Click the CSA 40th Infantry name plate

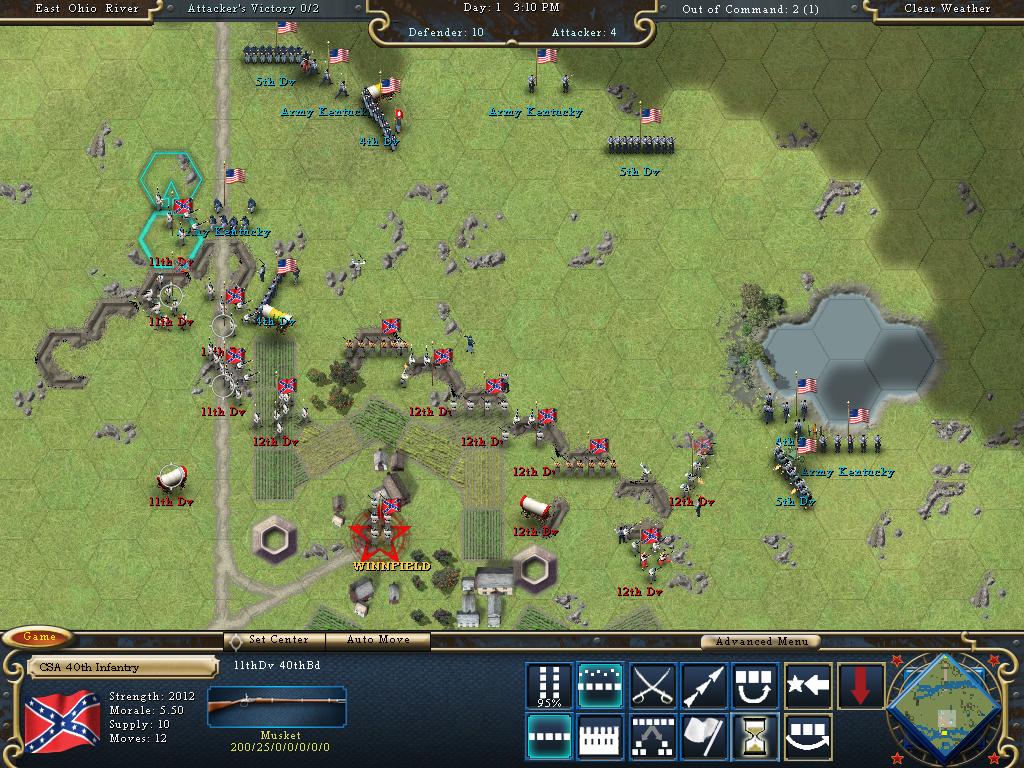[122, 667]
